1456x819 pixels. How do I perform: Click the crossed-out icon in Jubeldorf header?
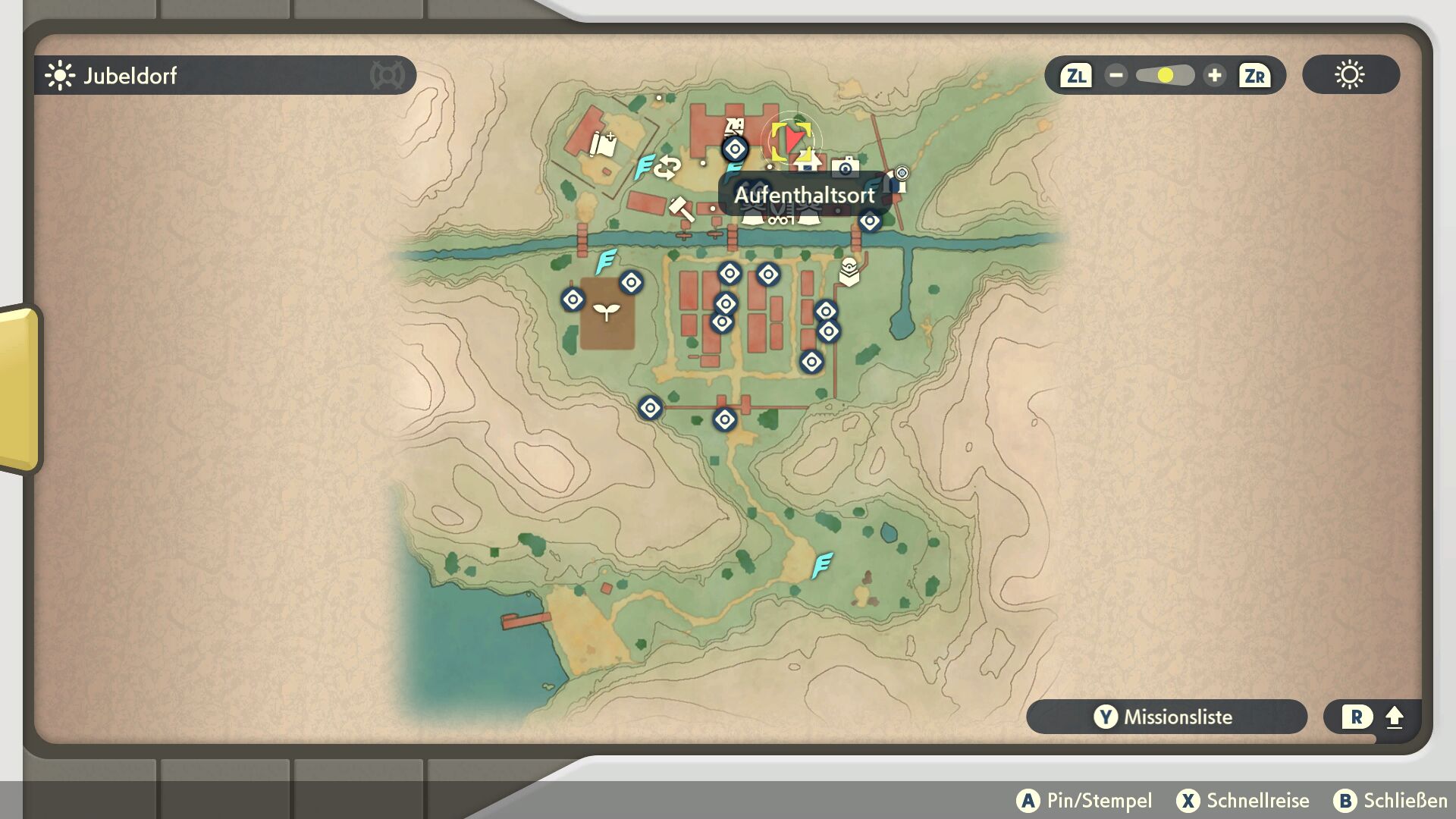(x=387, y=76)
